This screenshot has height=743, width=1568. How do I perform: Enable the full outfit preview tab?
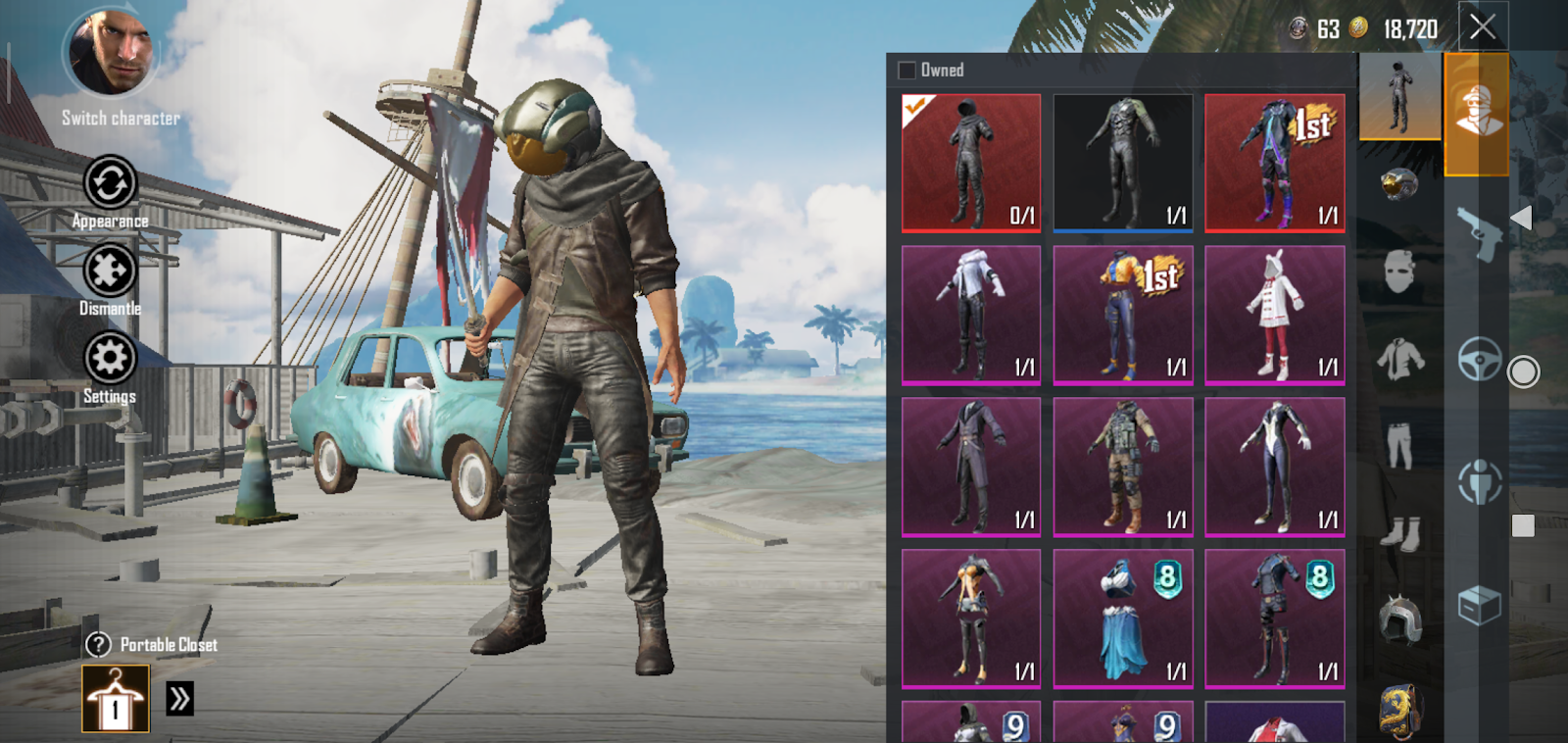click(x=1399, y=98)
